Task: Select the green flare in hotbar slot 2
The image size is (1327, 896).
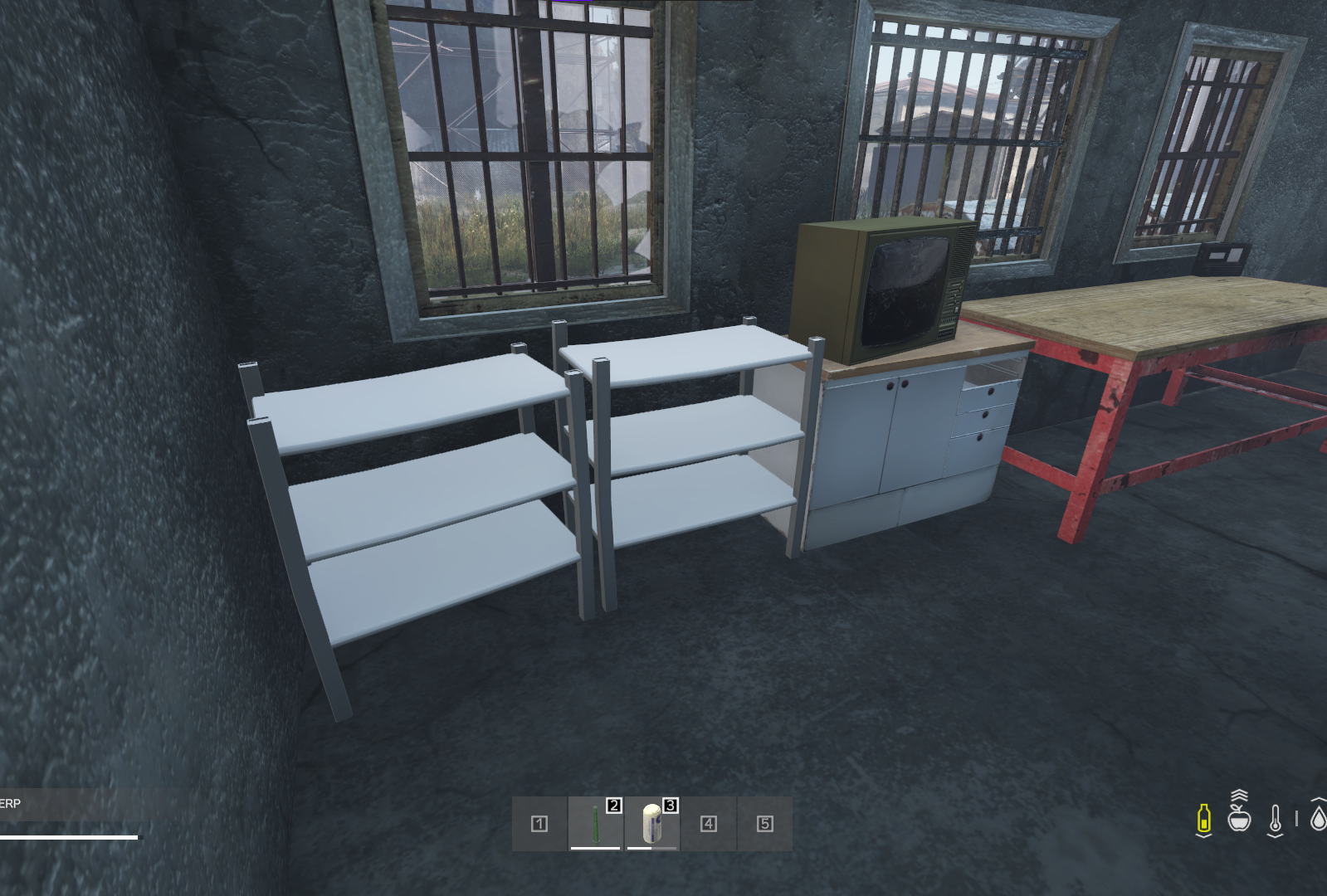Action: point(596,823)
